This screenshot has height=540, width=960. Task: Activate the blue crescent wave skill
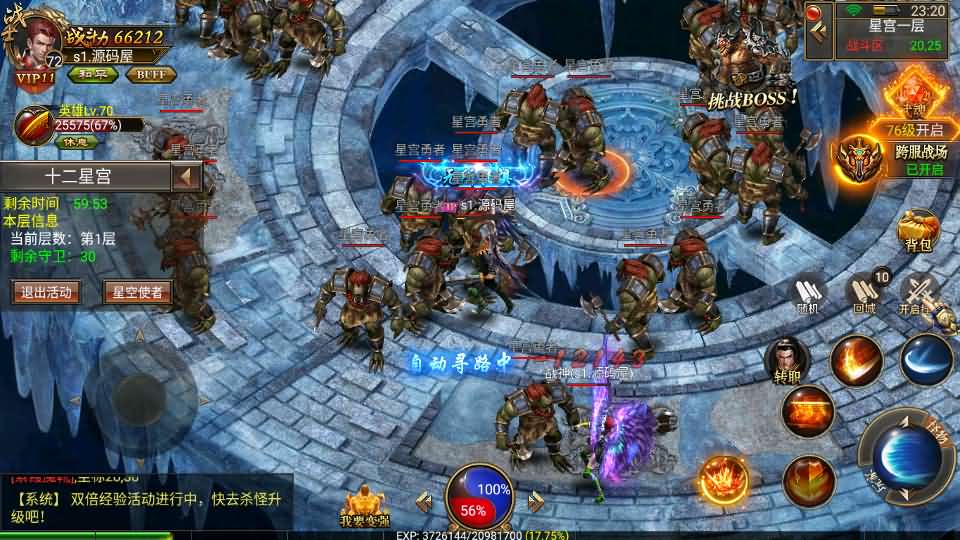[926, 361]
